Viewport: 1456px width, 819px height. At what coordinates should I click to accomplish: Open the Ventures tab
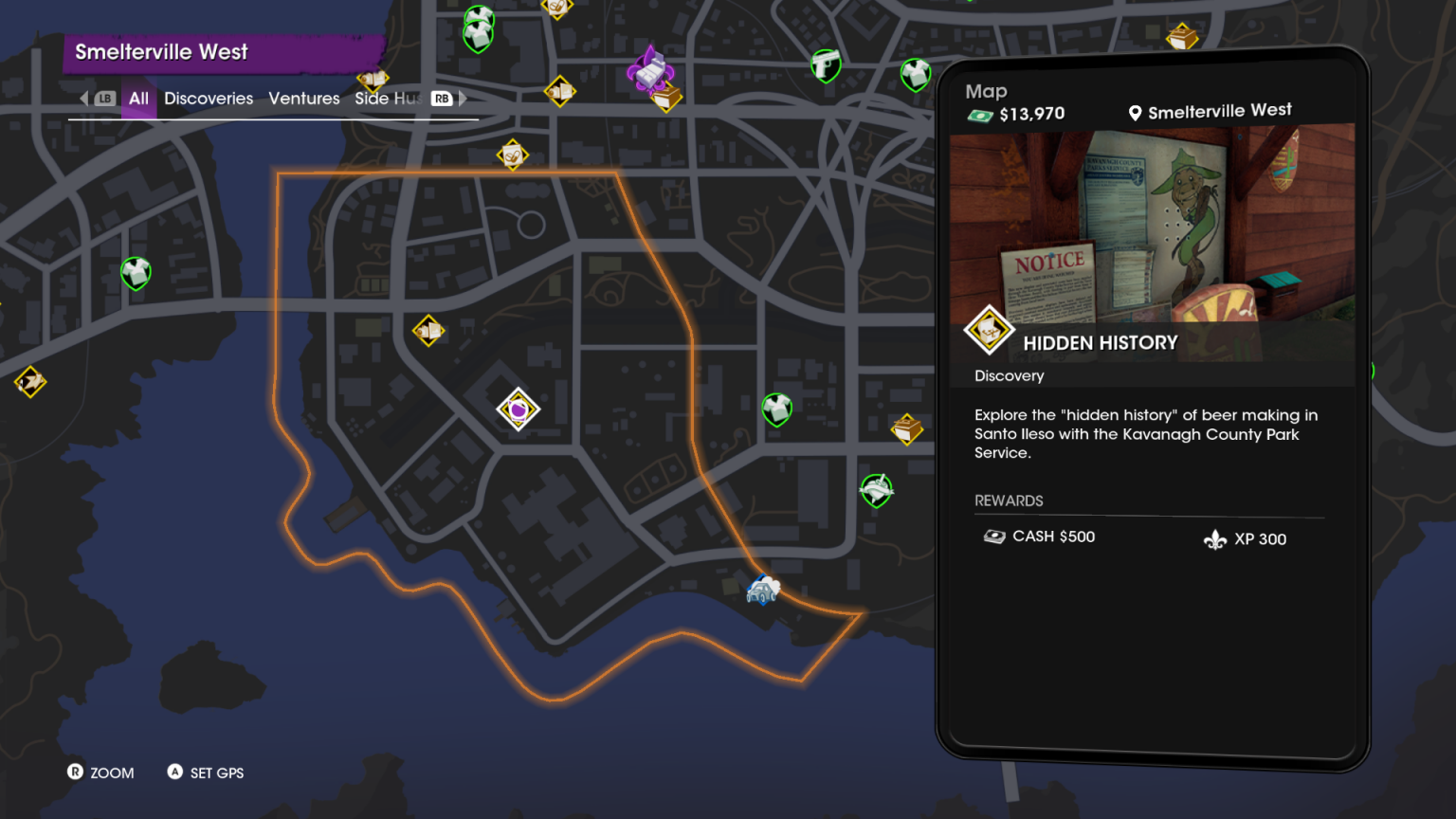tap(303, 99)
